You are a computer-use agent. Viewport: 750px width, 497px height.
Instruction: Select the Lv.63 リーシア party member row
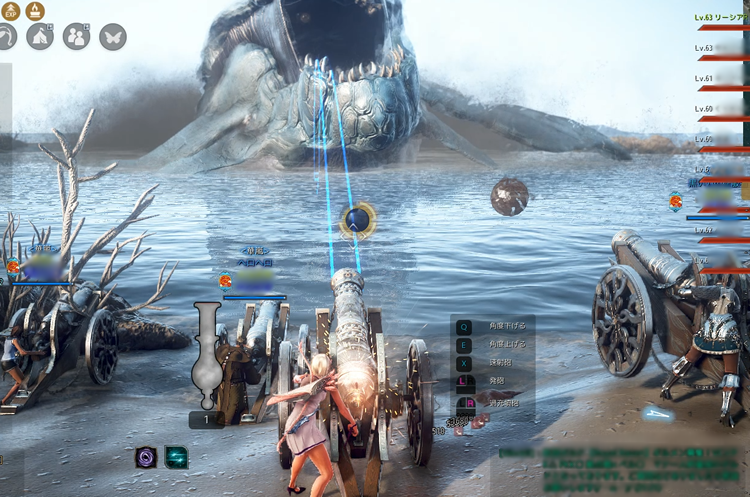[722, 18]
